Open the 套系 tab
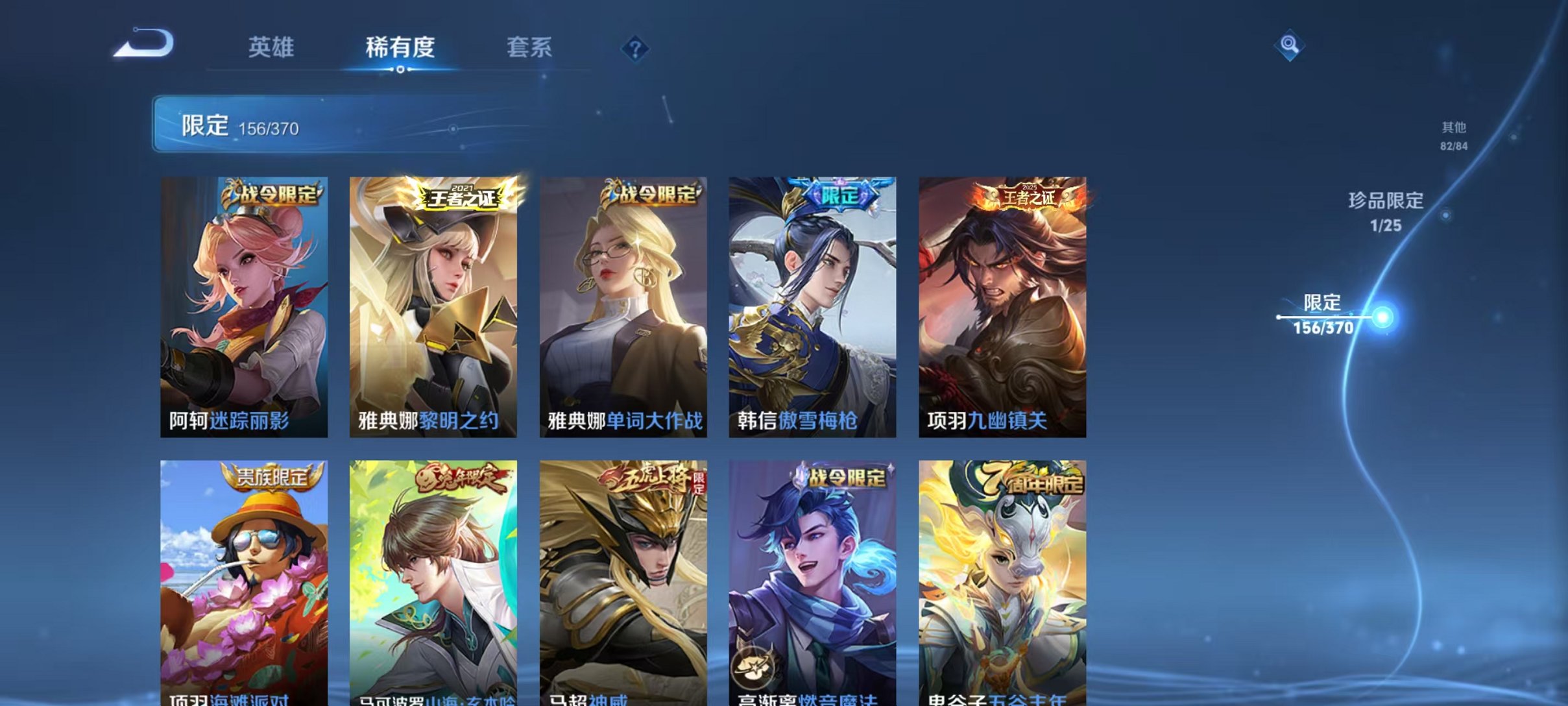 531,47
